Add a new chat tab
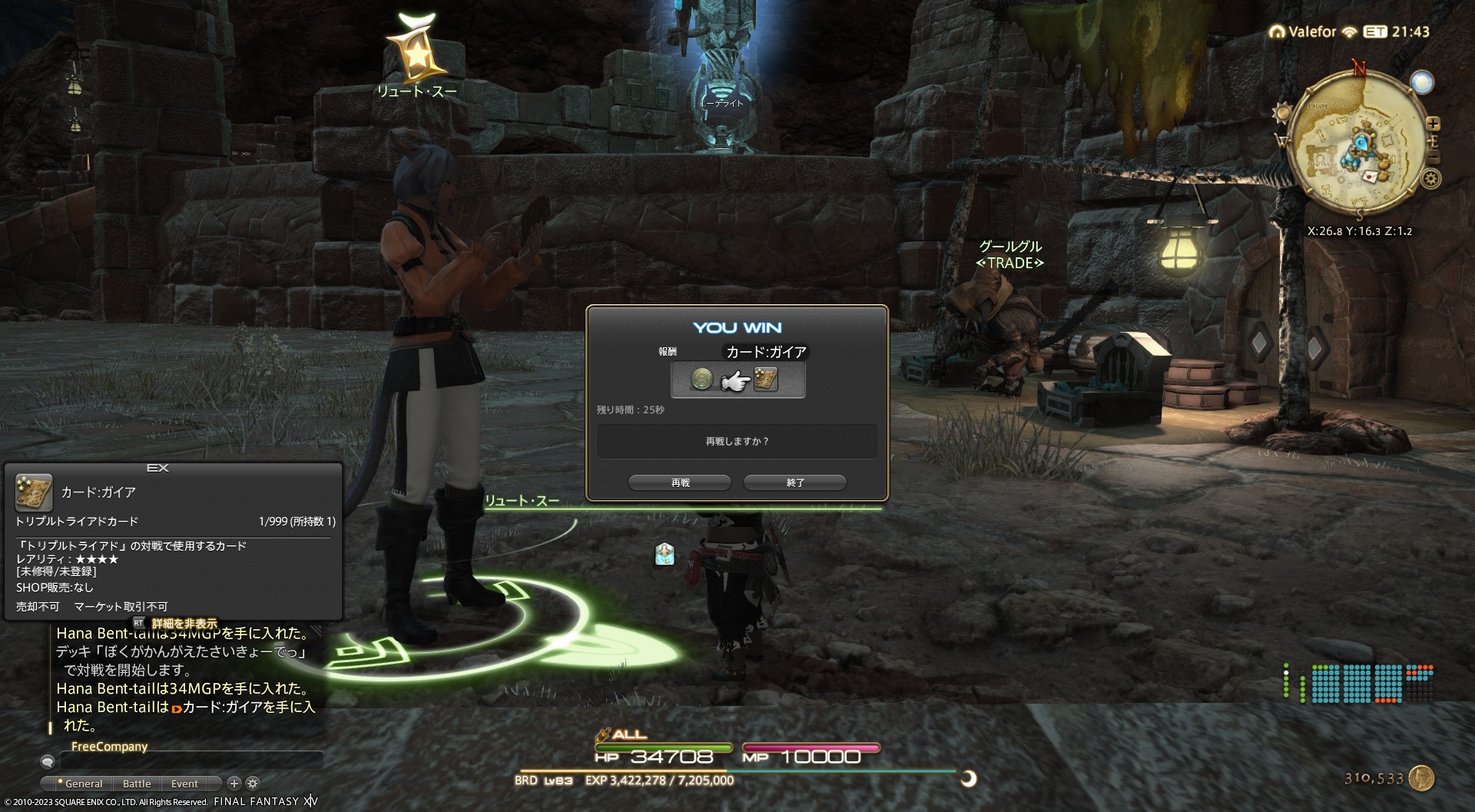The image size is (1475, 812). pyautogui.click(x=234, y=783)
